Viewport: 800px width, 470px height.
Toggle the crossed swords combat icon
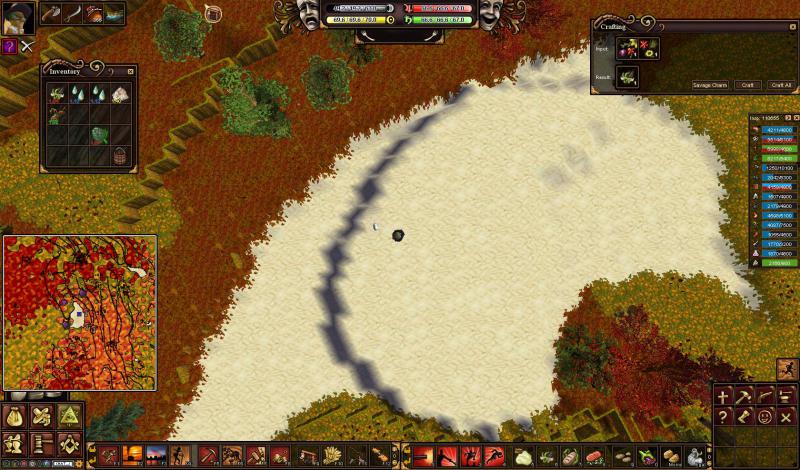27,46
